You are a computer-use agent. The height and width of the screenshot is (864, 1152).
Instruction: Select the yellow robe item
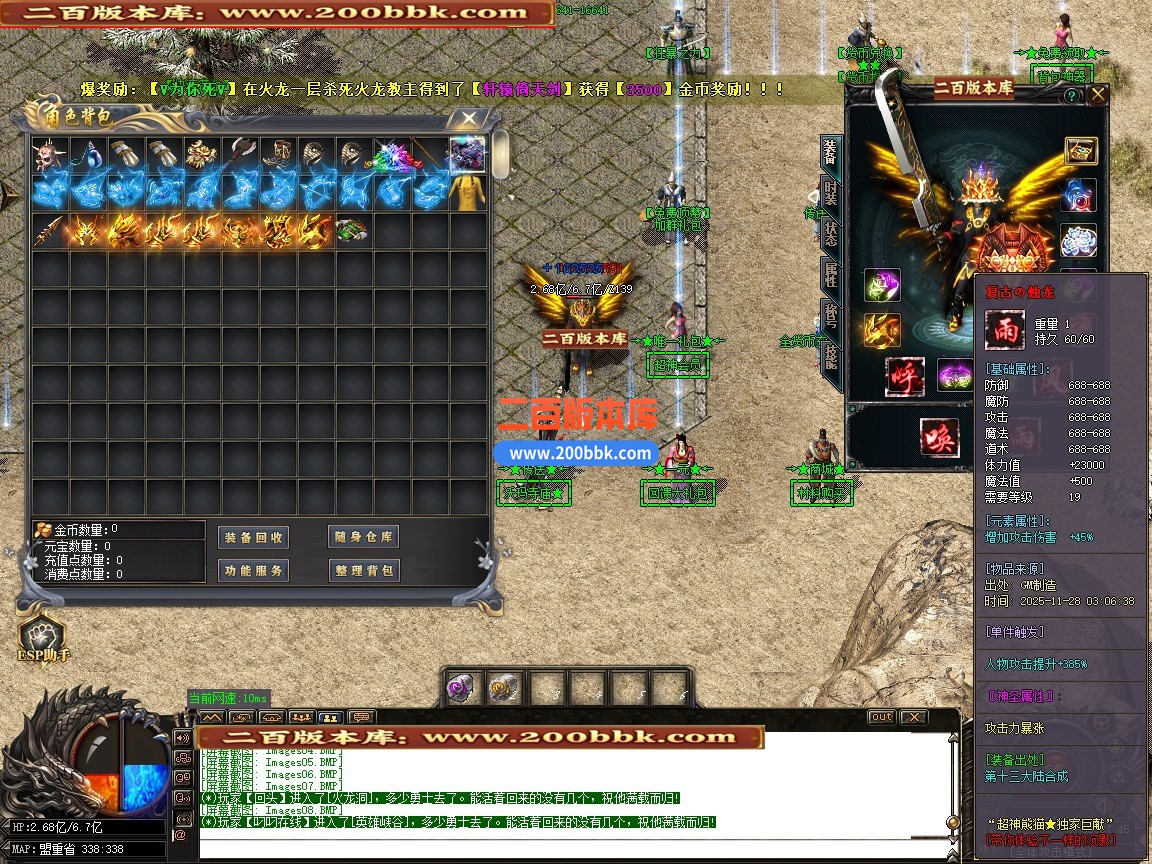tap(468, 192)
